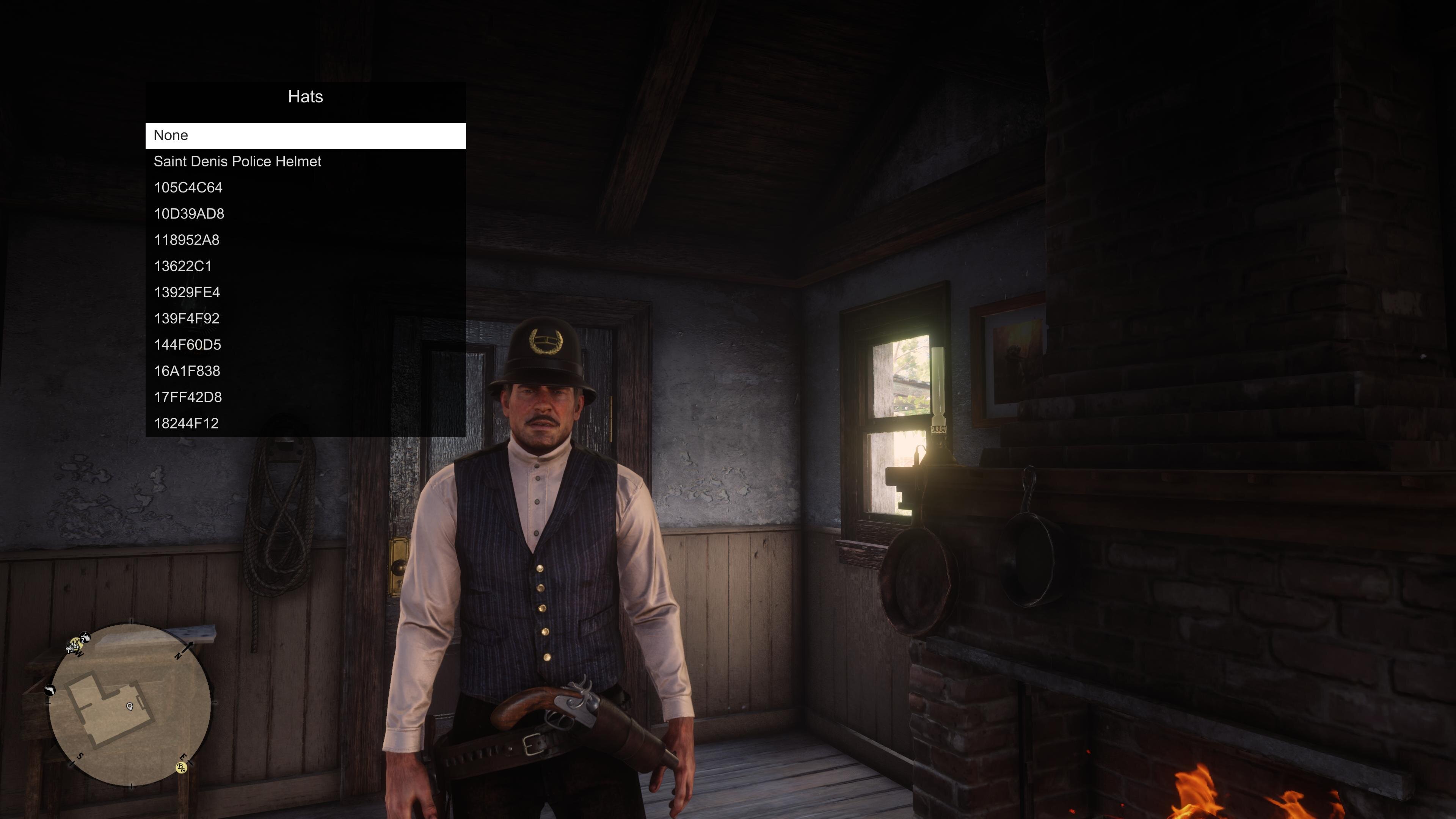Click hat entry 13622C1
Image resolution: width=1456 pixels, height=819 pixels.
click(x=305, y=266)
